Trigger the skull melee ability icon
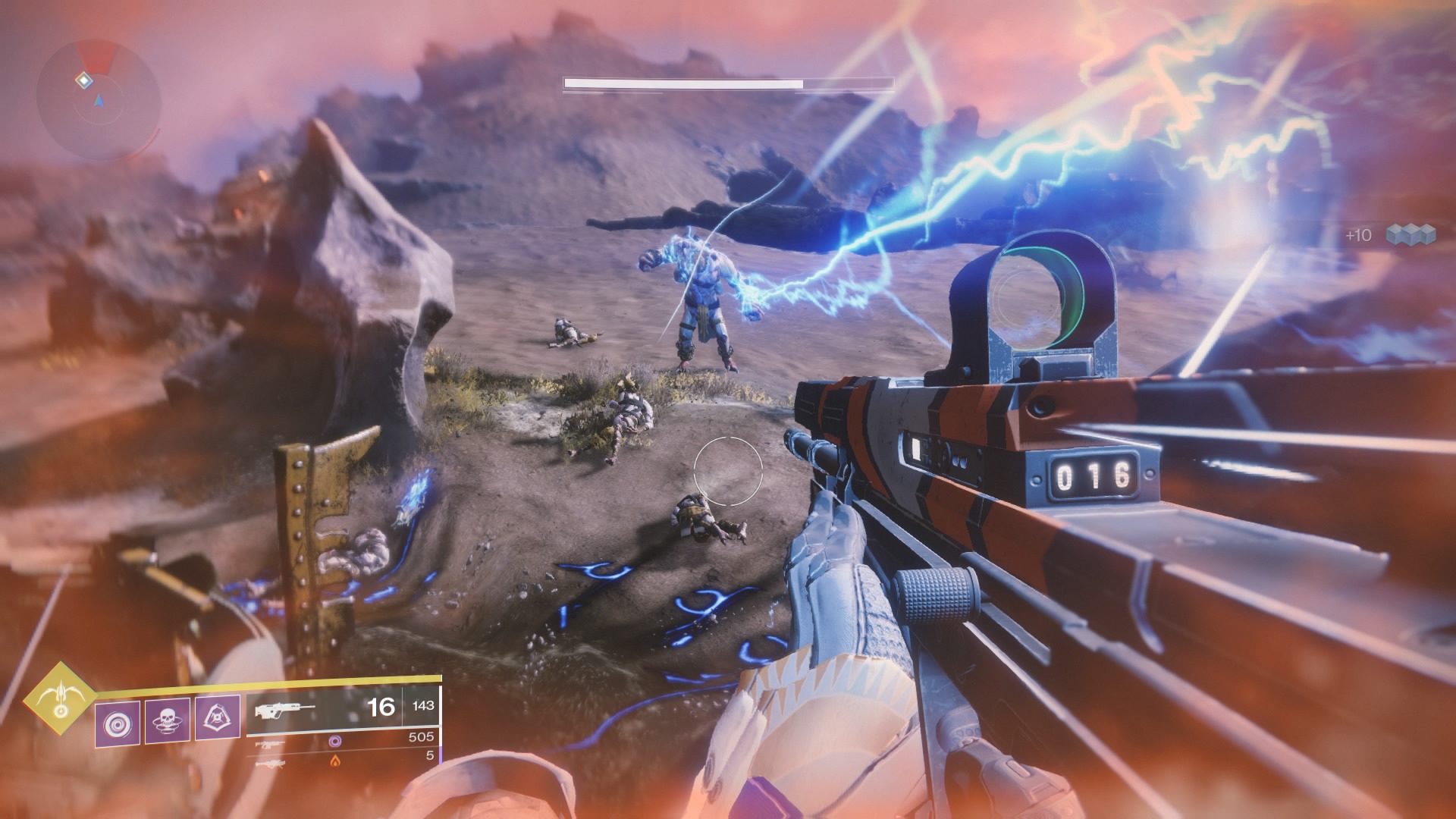This screenshot has height=819, width=1456. [167, 718]
